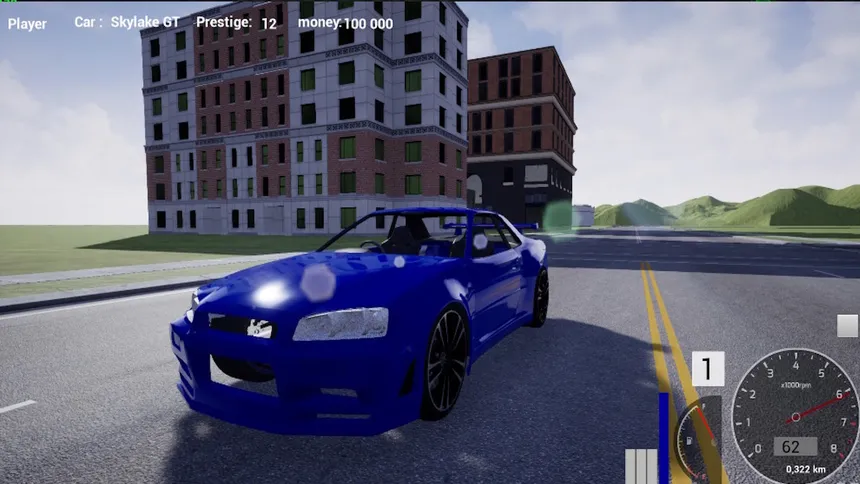The height and width of the screenshot is (484, 860).
Task: Click the small grey square above the tachometer
Action: (847, 326)
